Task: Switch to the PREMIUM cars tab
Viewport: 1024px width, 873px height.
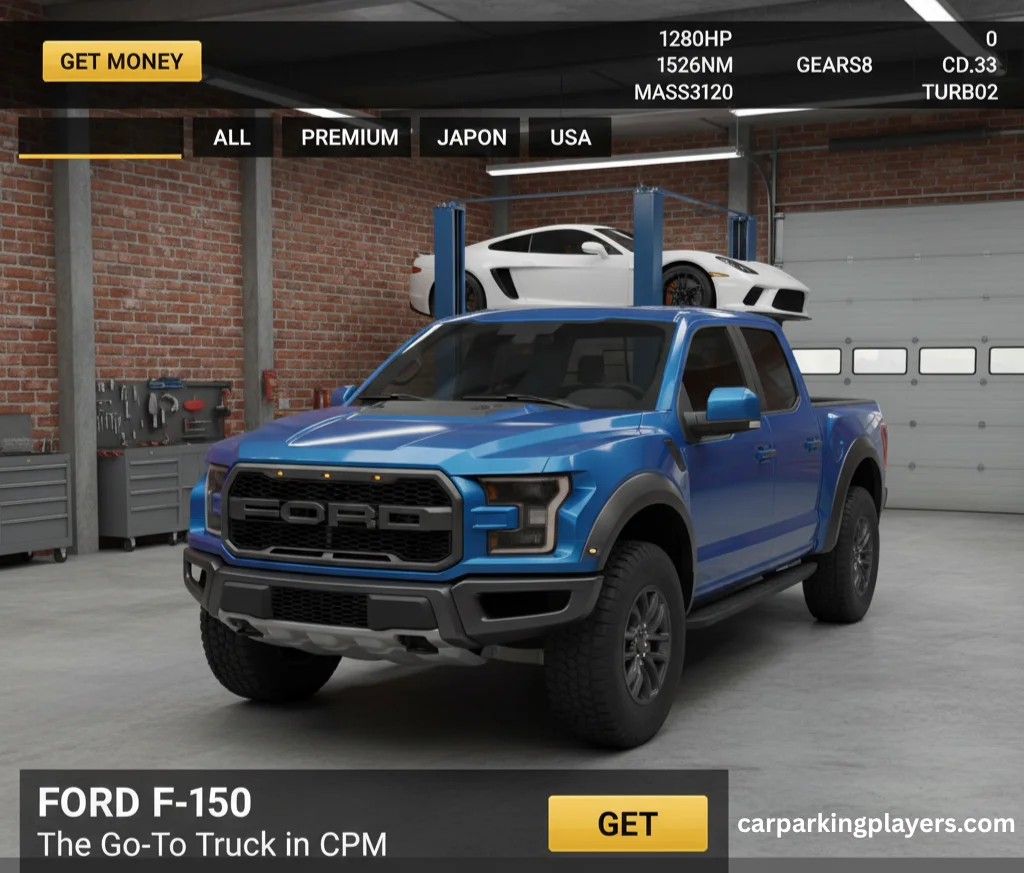Action: 349,137
